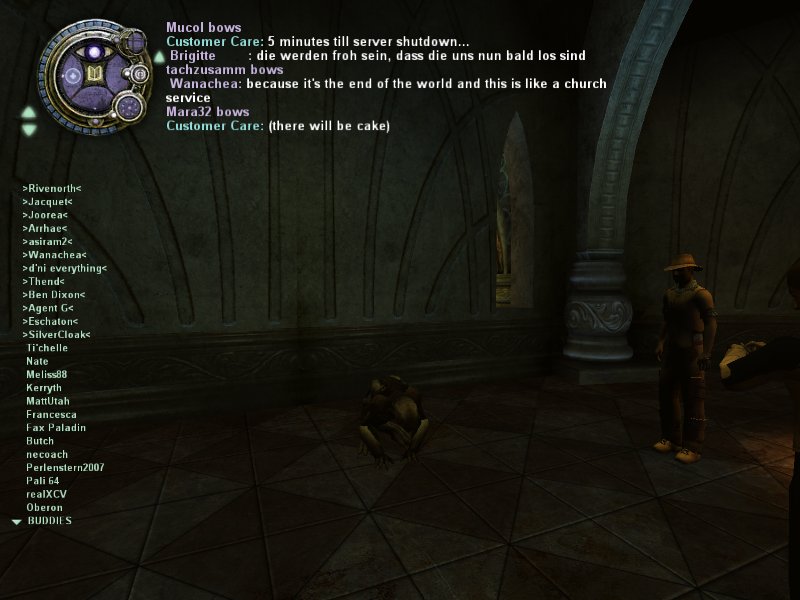800x600 pixels.
Task: Pick Ti'chelle from the player list
Action: coord(47,348)
